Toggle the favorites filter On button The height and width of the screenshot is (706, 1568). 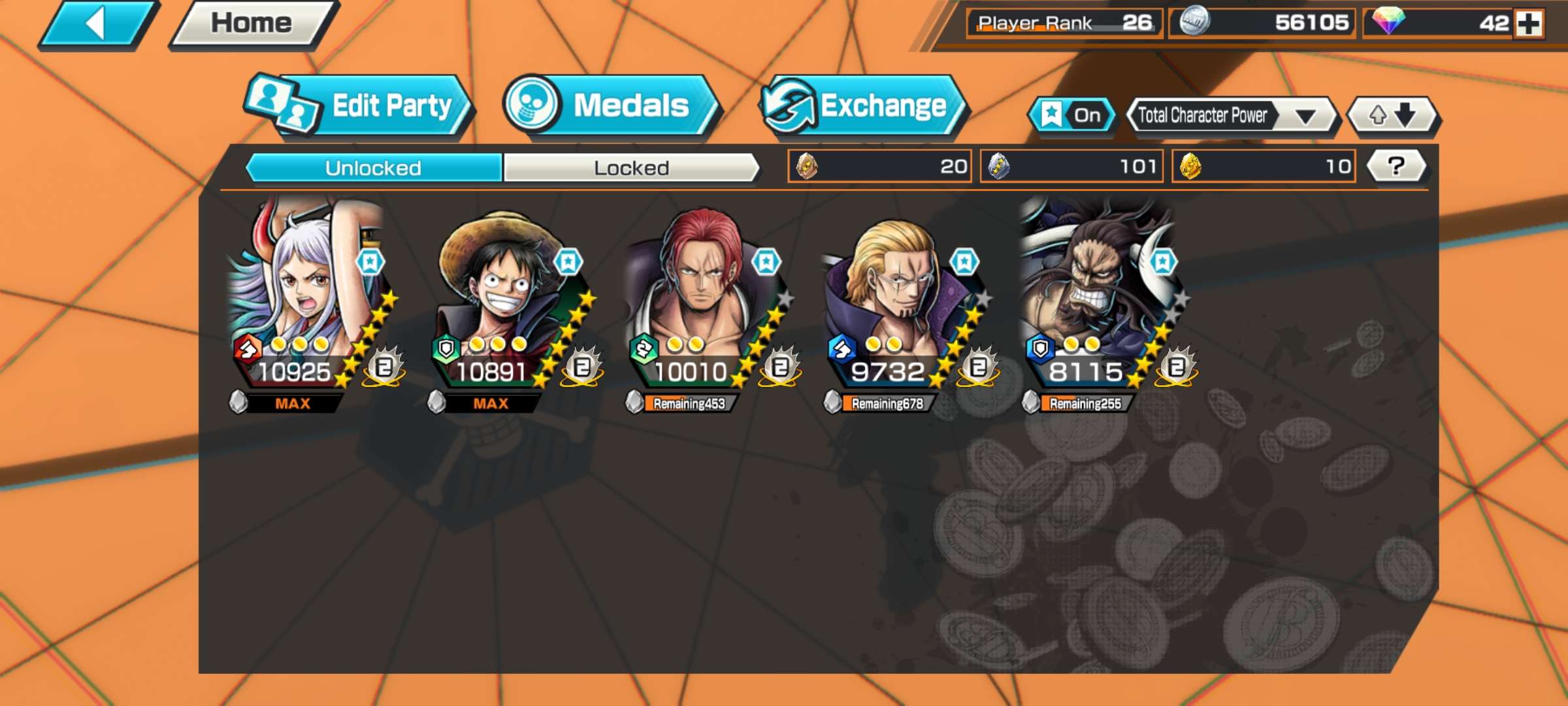pos(1071,116)
